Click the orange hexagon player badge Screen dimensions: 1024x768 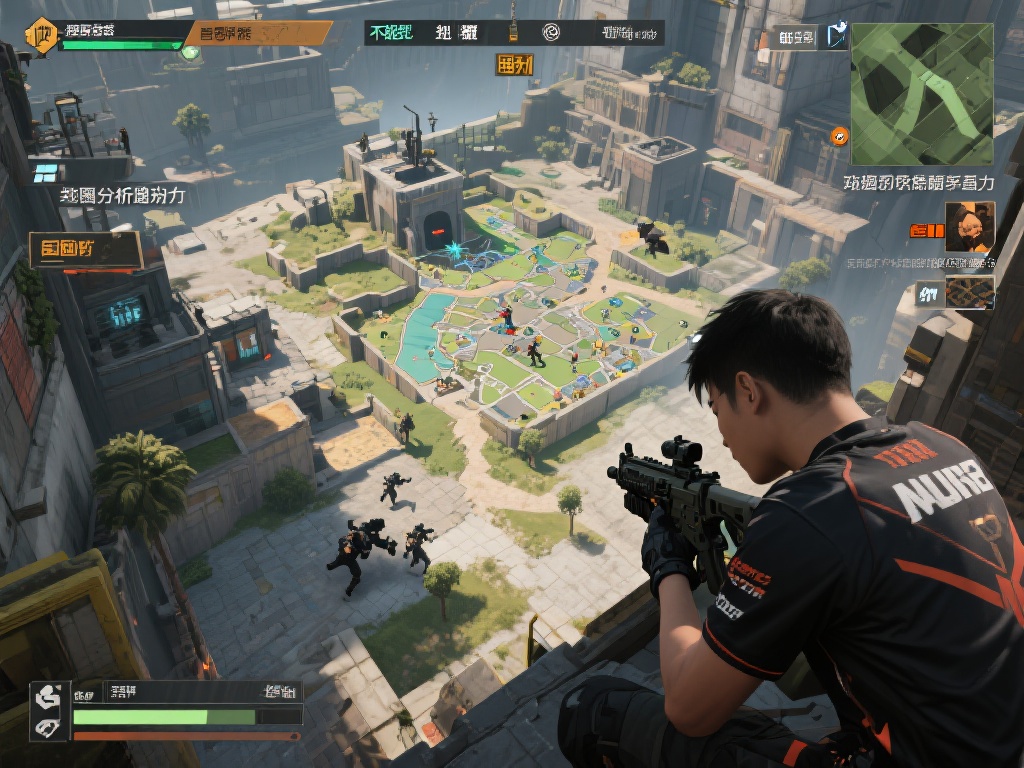pos(41,33)
